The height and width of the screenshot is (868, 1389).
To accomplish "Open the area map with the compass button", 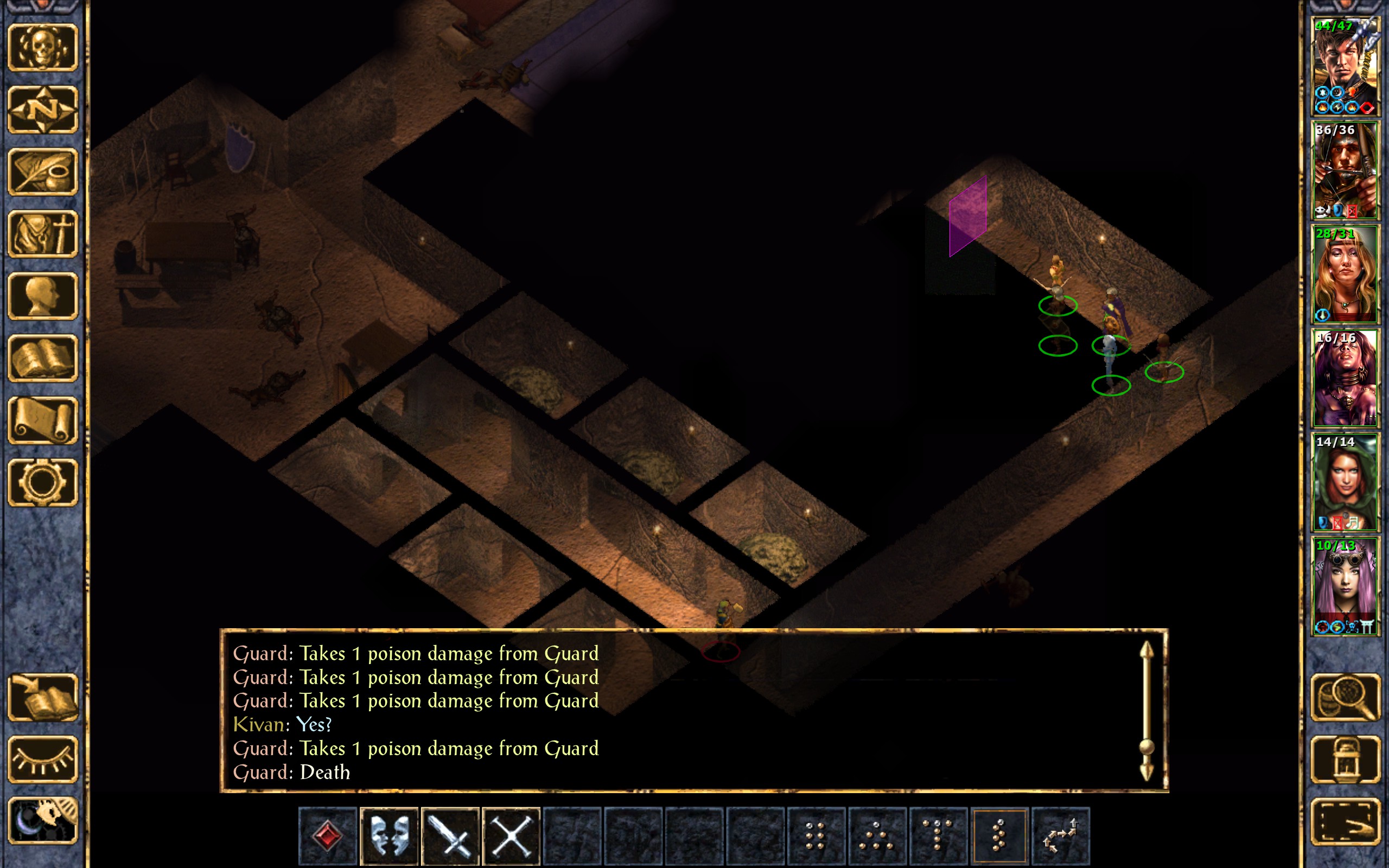I will pos(43,110).
